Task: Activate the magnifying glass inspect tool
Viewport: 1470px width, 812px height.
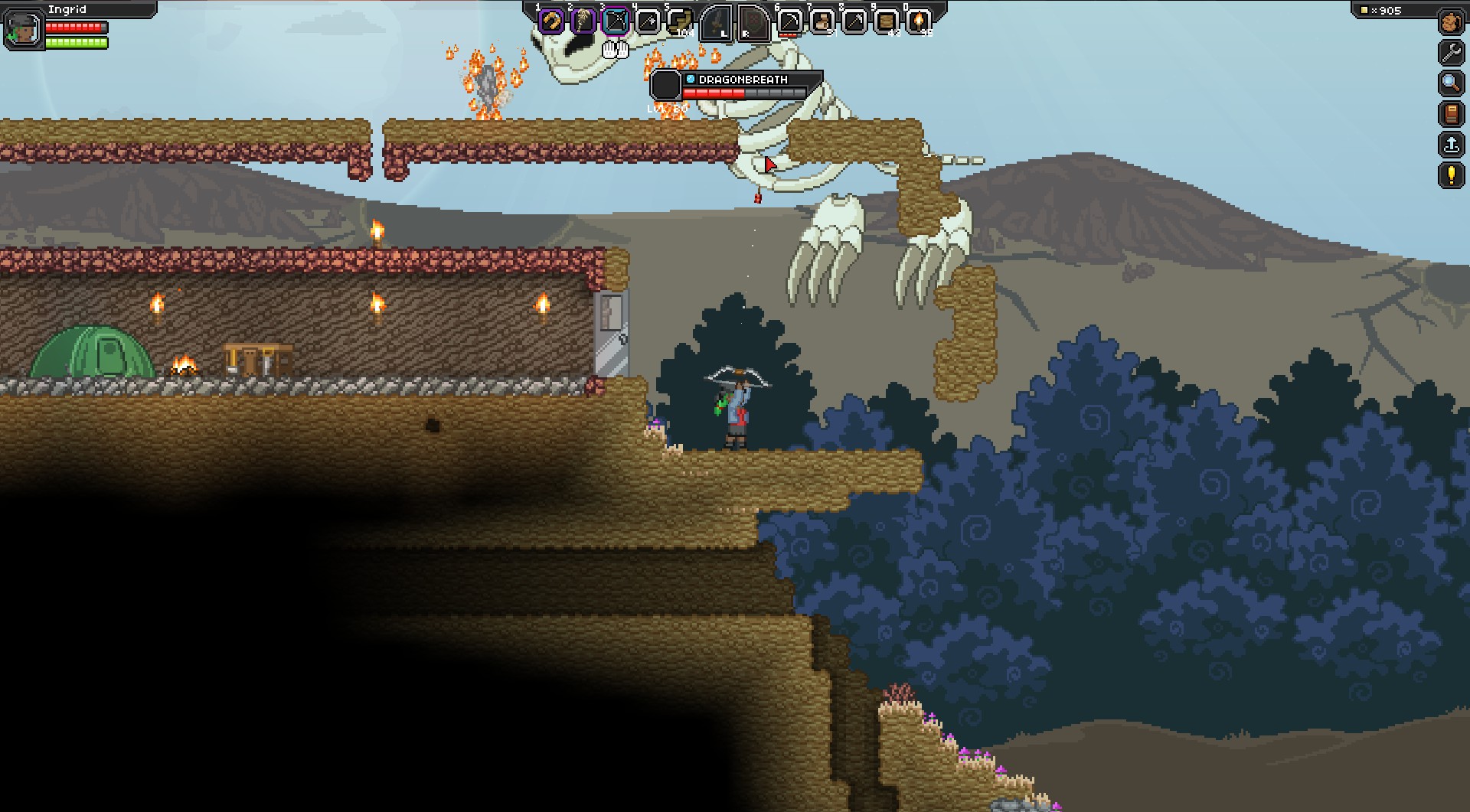Action: click(x=1451, y=83)
